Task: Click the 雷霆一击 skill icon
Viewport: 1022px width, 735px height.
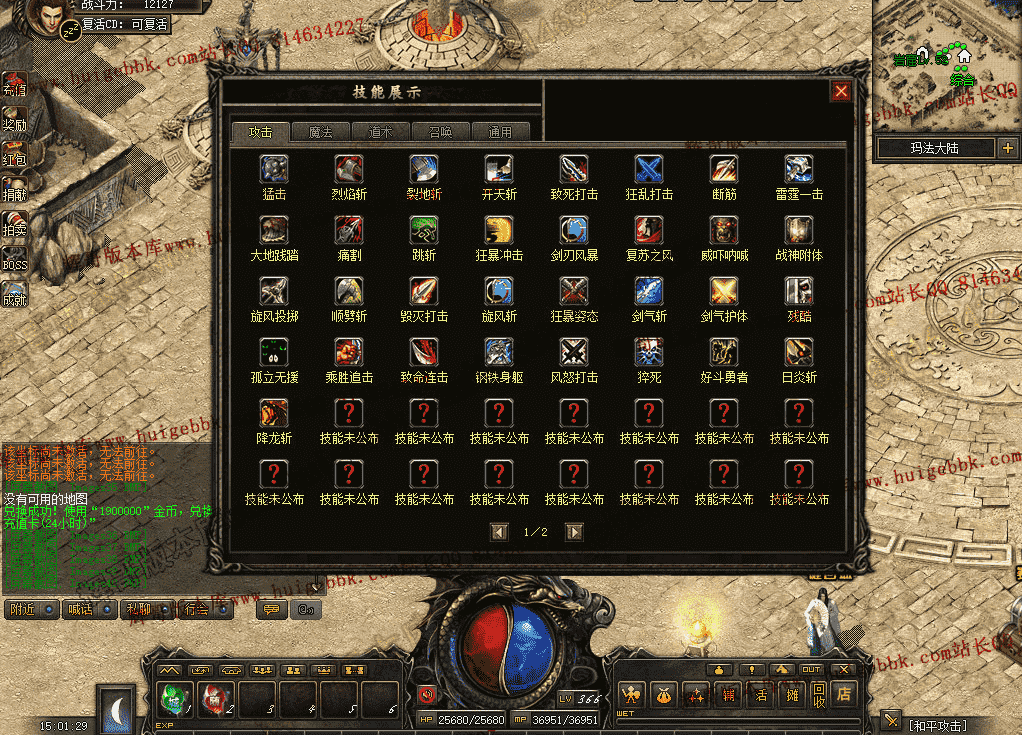Action: (799, 168)
